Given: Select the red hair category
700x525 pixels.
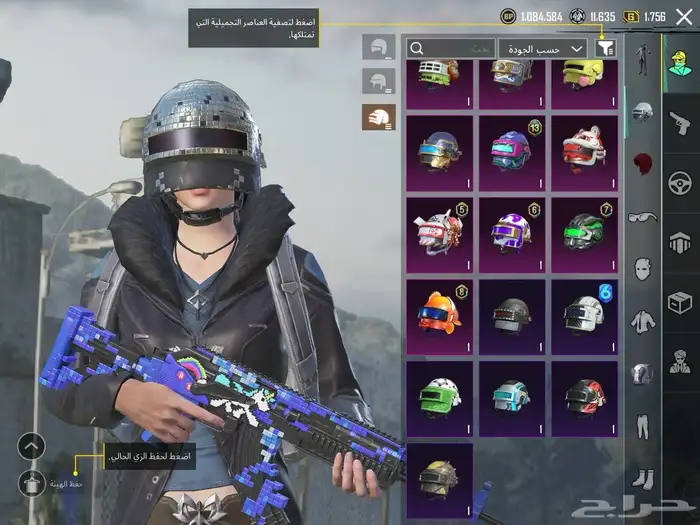Looking at the screenshot, I should tap(643, 163).
